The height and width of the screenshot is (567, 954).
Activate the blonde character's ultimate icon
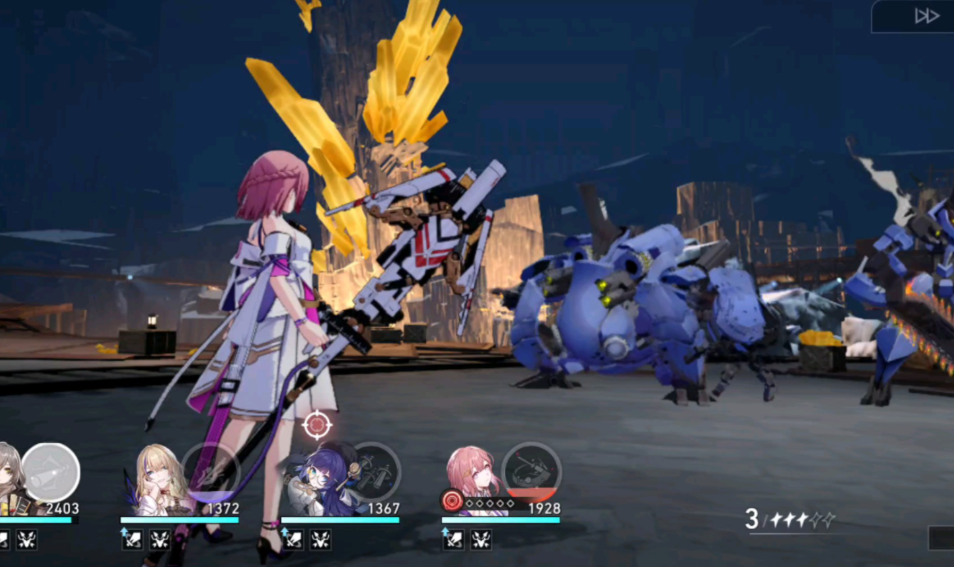[211, 471]
